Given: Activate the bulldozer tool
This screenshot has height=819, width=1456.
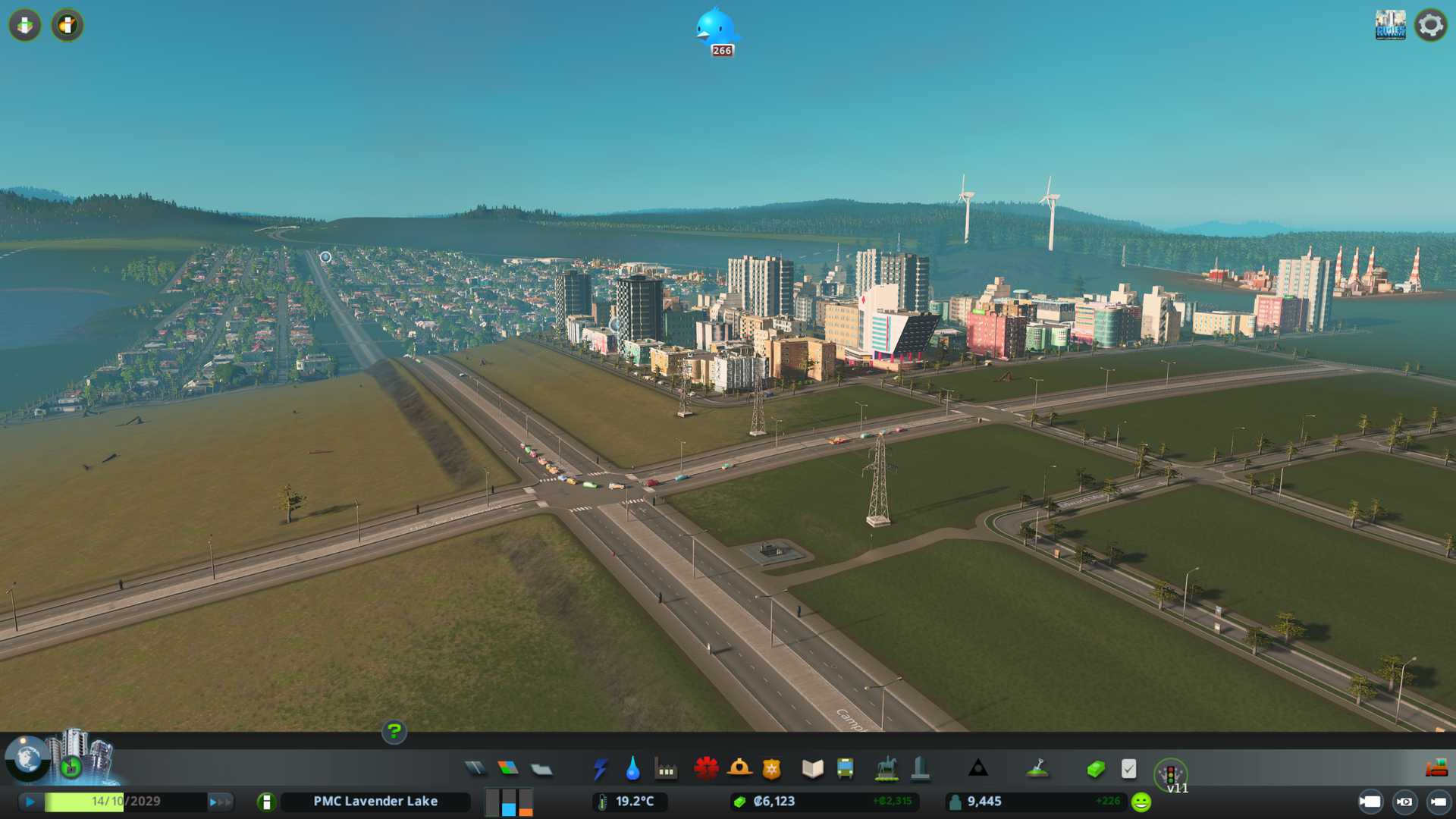Looking at the screenshot, I should (1436, 769).
